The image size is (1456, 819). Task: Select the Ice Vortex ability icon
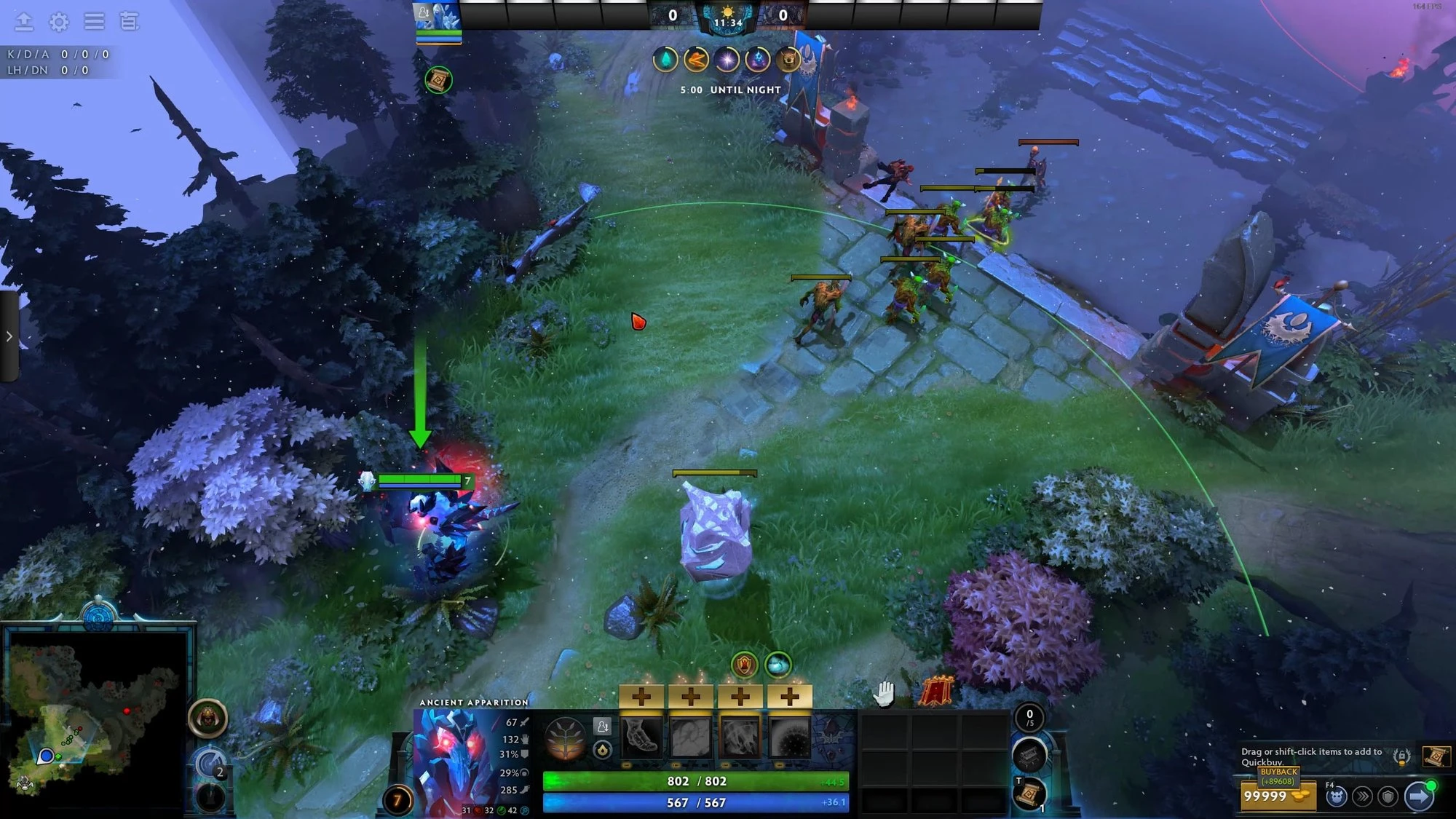690,737
